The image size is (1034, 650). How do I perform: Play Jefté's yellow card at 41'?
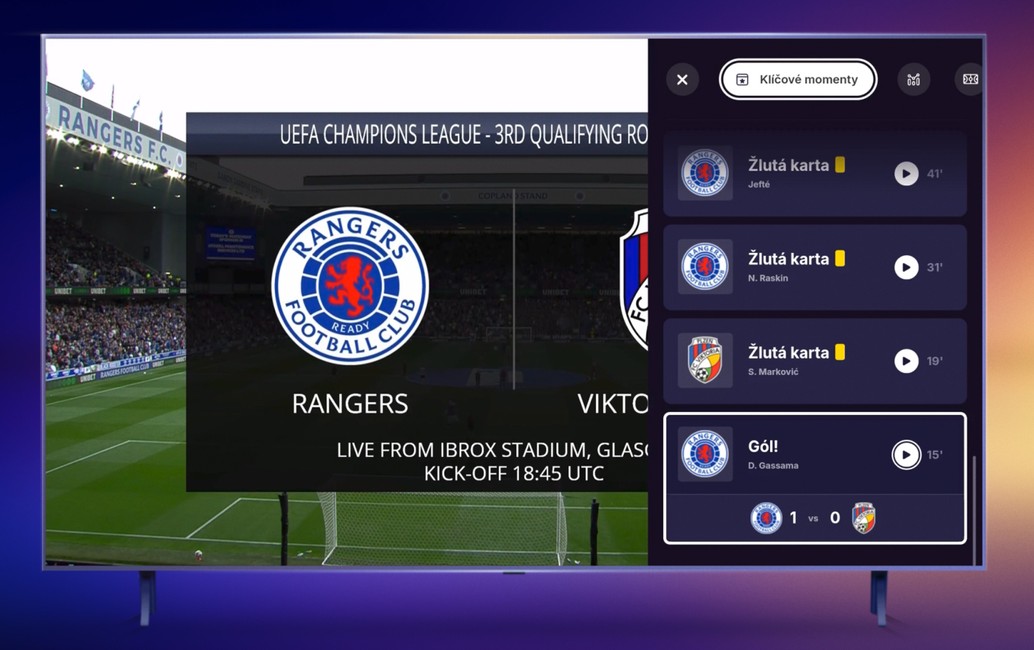[x=906, y=174]
